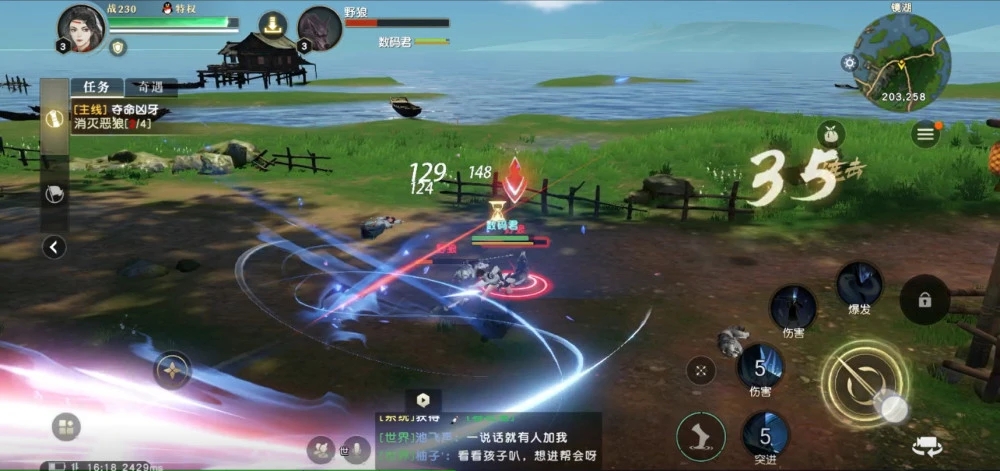This screenshot has width=1000, height=471.
Task: Open the player character portrait
Action: [82, 28]
